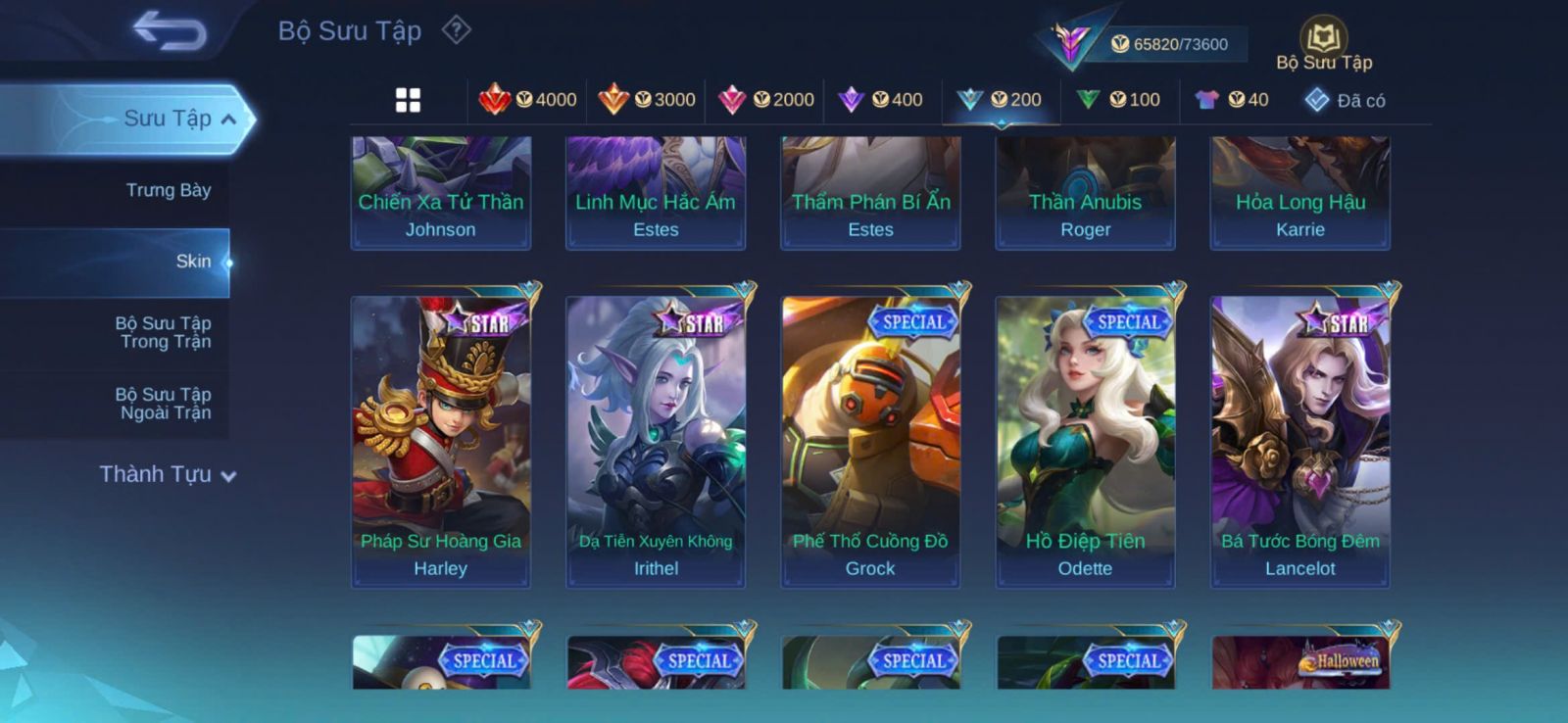
Task: Select the 100 point tier tab
Action: tap(1118, 100)
